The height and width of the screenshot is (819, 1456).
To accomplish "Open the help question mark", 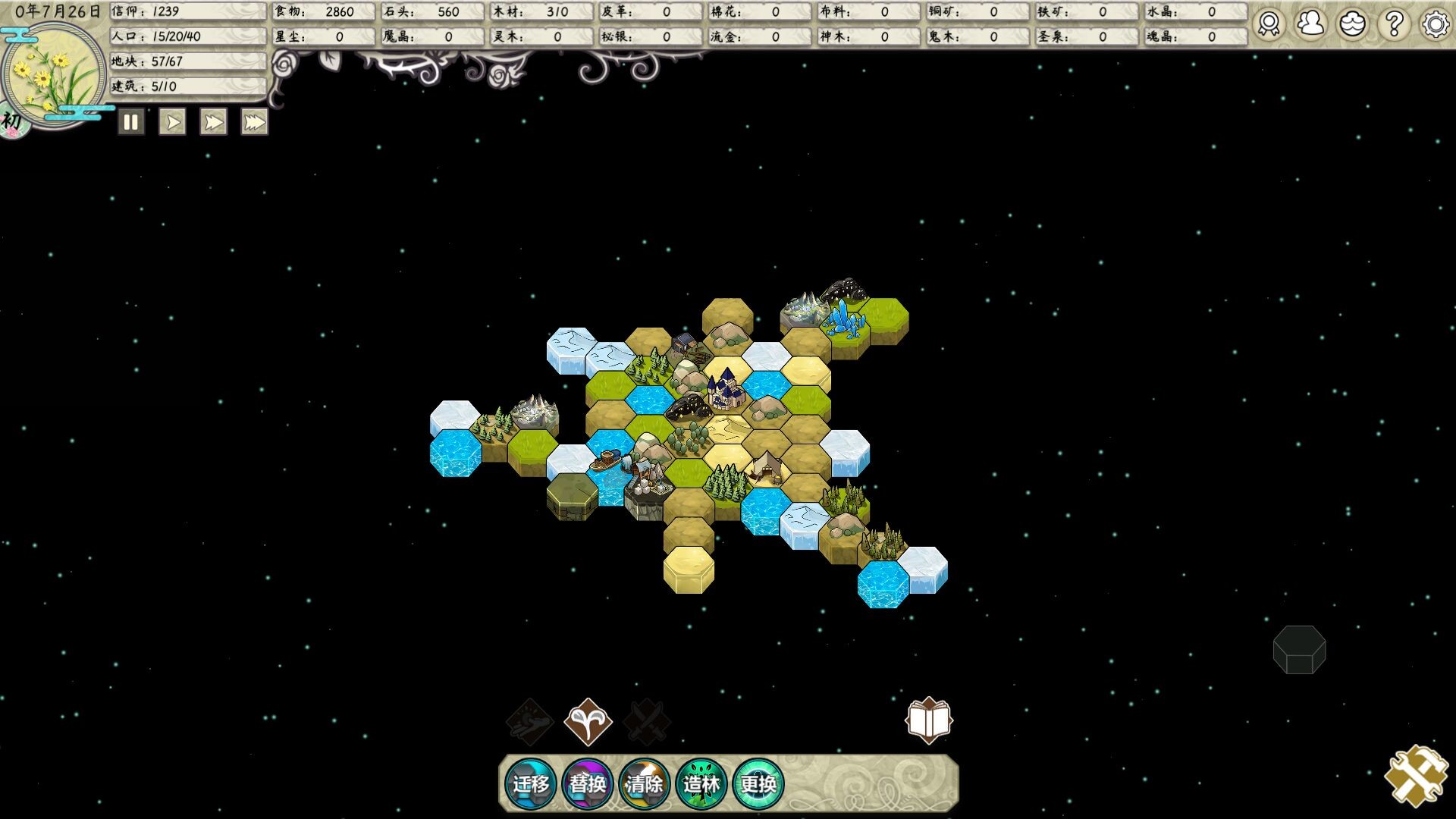I will [x=1394, y=24].
